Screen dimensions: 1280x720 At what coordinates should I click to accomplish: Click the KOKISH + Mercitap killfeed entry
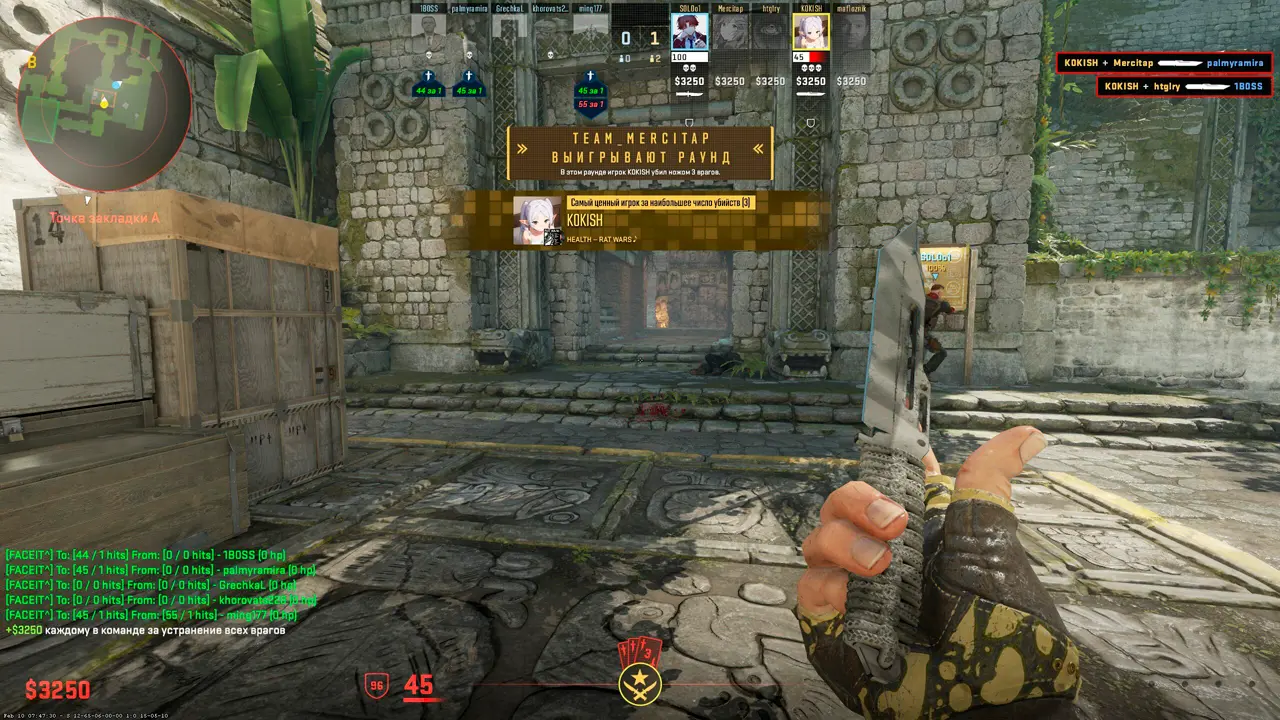click(1164, 63)
